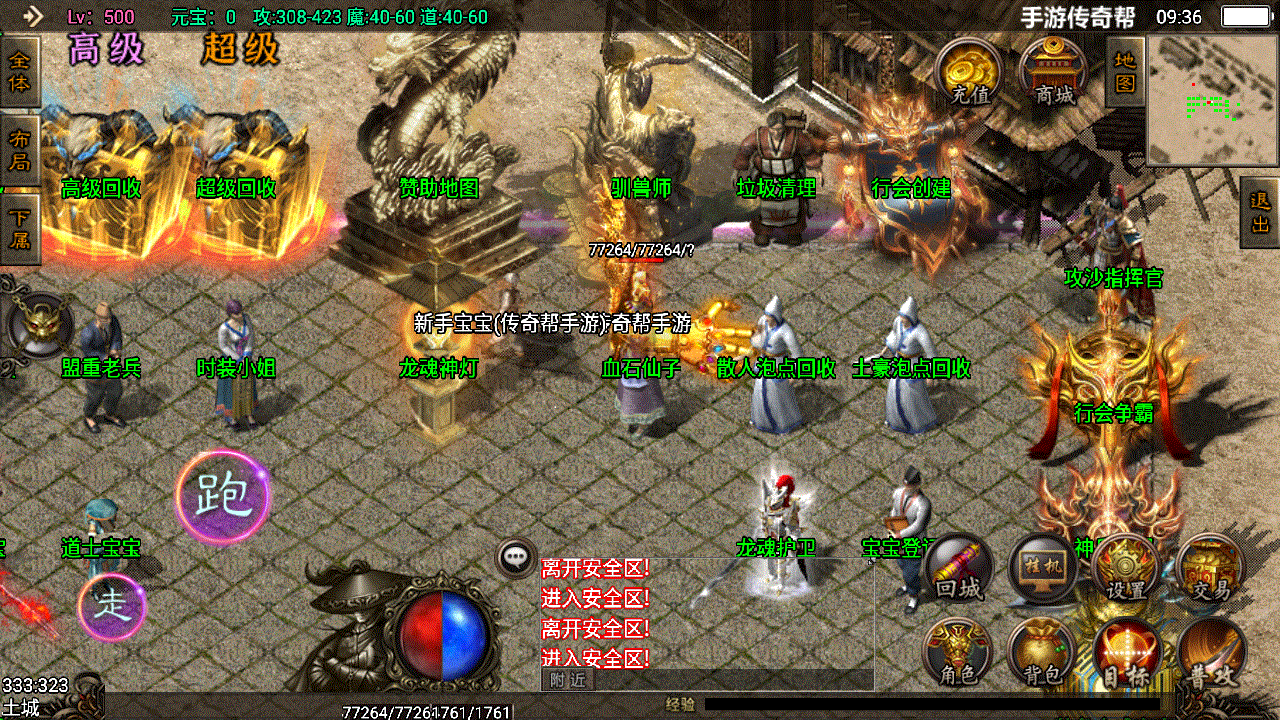Choose the 下属 side tab

tap(19, 229)
